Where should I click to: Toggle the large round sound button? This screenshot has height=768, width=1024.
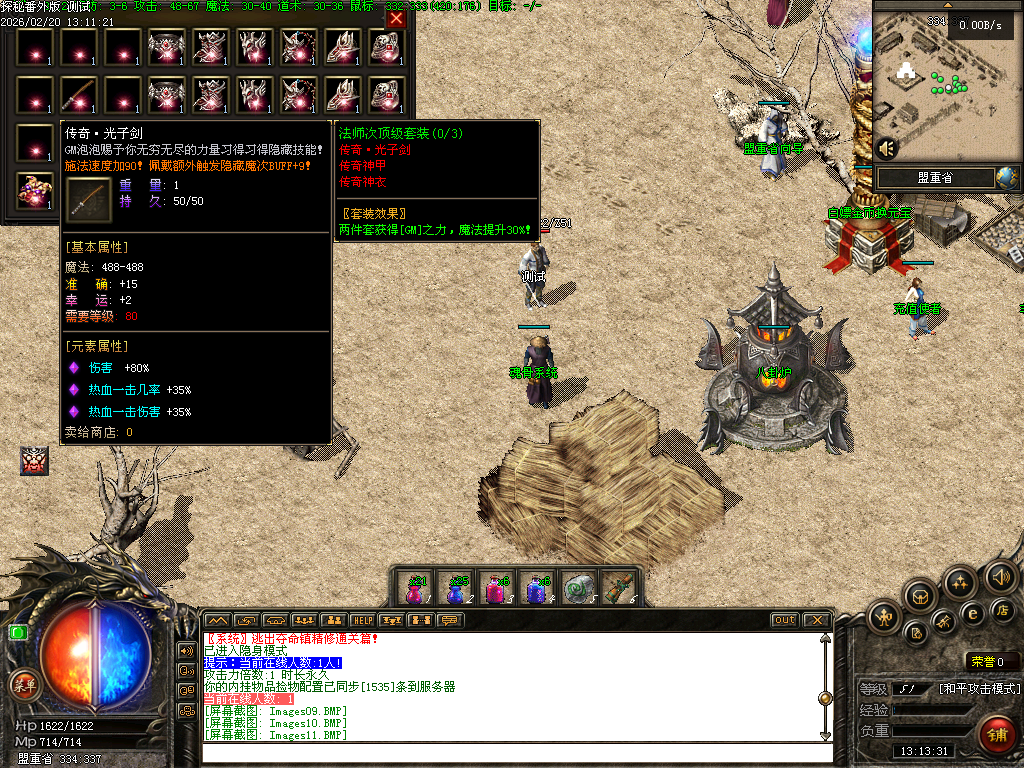click(1001, 576)
